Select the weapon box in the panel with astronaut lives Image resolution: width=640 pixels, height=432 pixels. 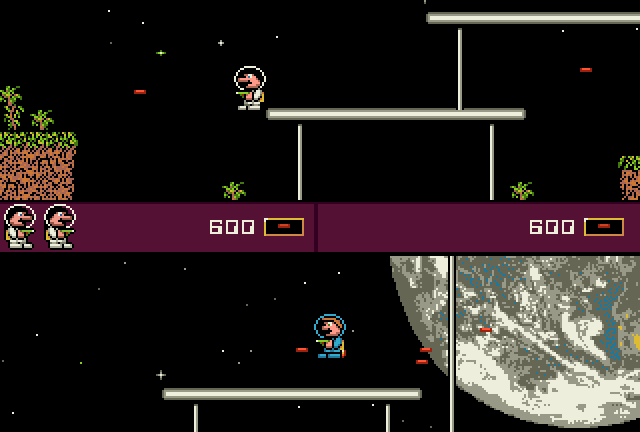[x=284, y=227]
